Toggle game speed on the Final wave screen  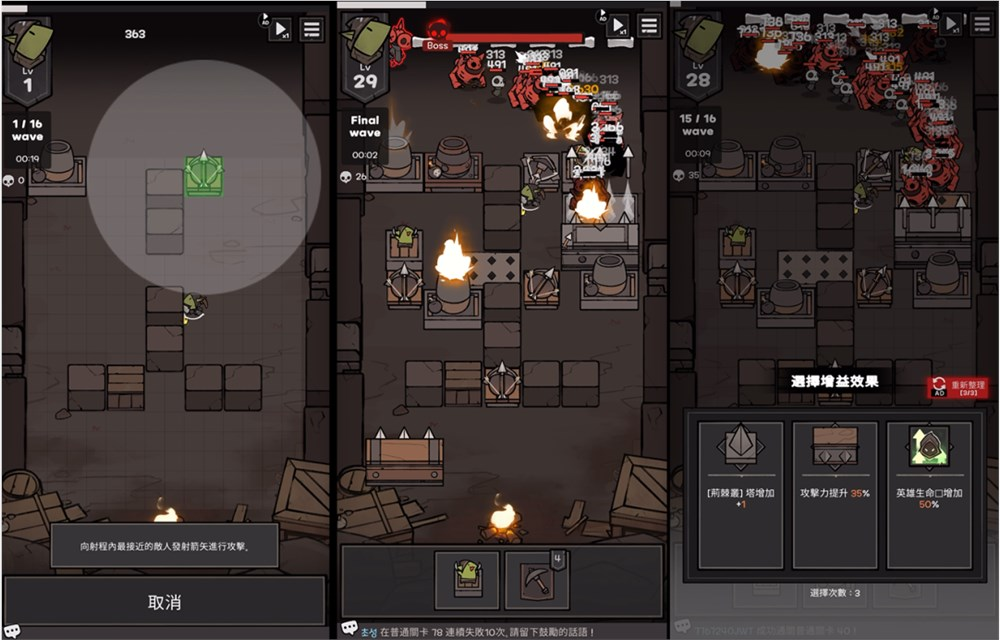point(619,26)
